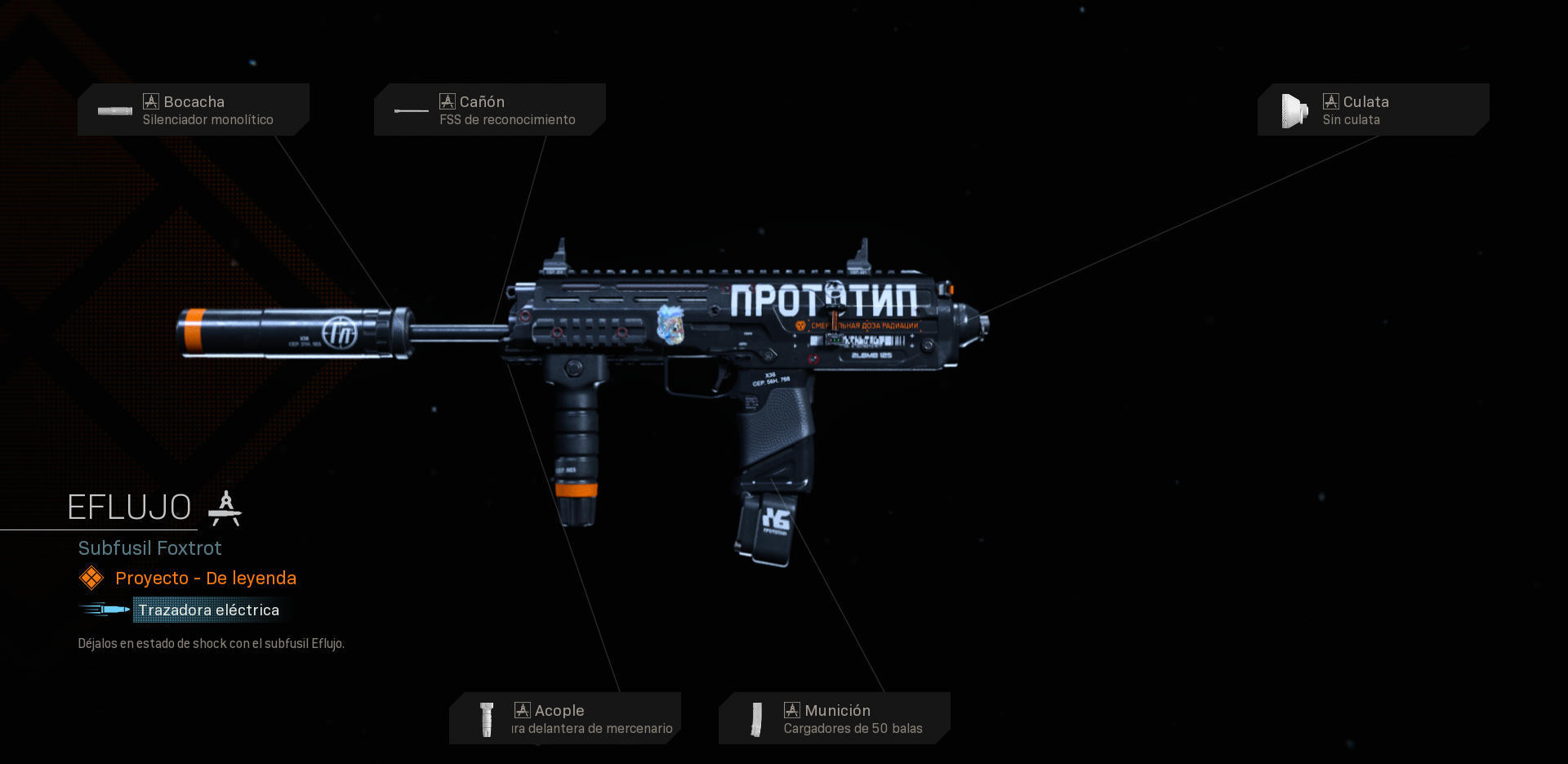Open the Cañón attachment slot

pyautogui.click(x=489, y=109)
